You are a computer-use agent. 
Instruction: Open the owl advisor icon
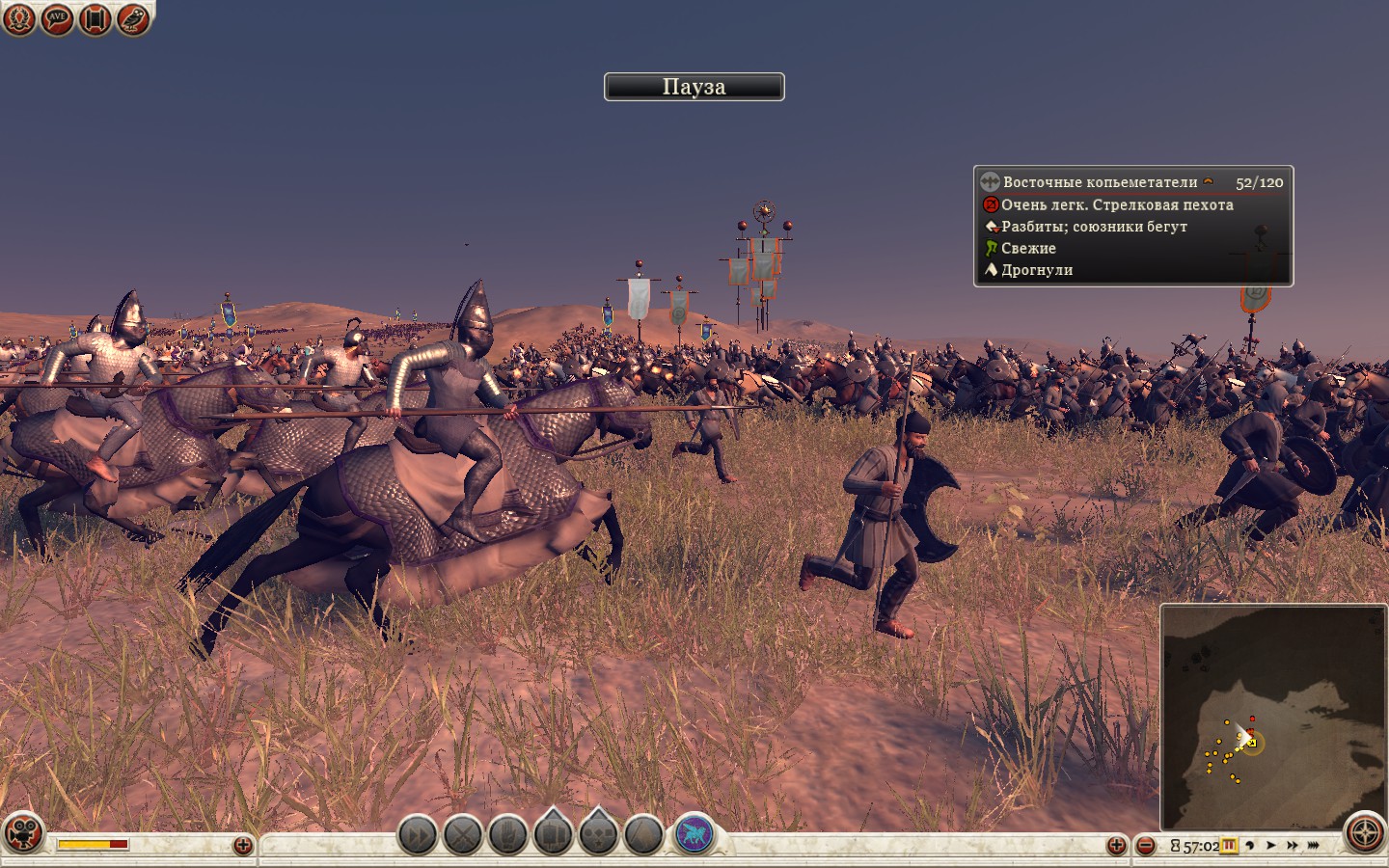point(133,18)
